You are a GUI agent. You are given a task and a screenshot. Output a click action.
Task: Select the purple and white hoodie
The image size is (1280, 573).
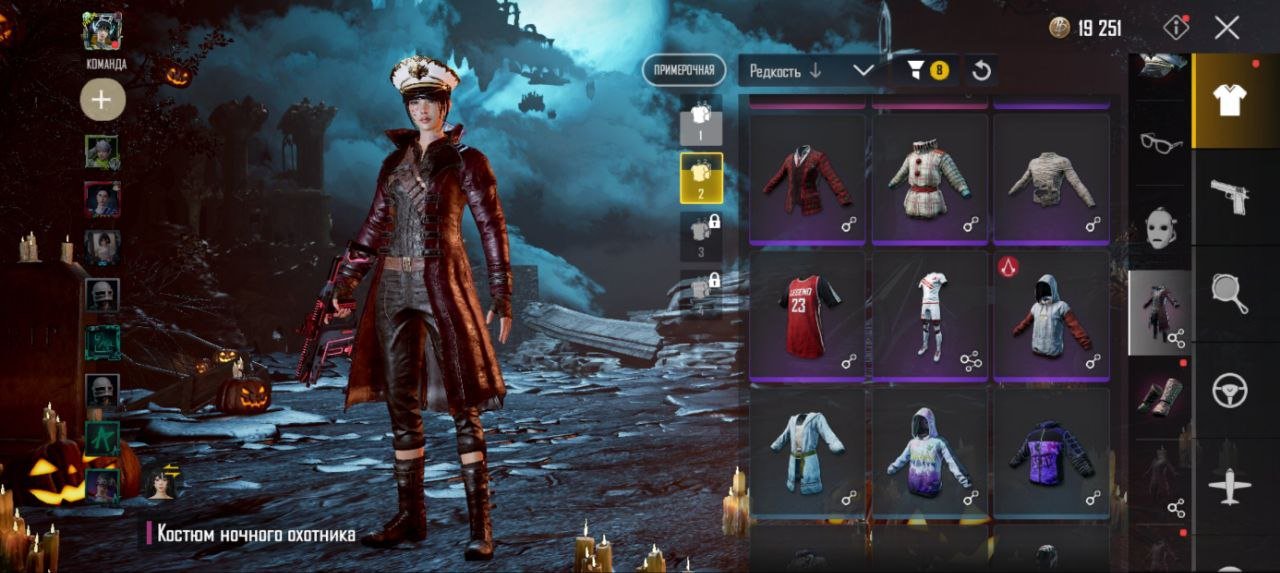click(x=929, y=452)
